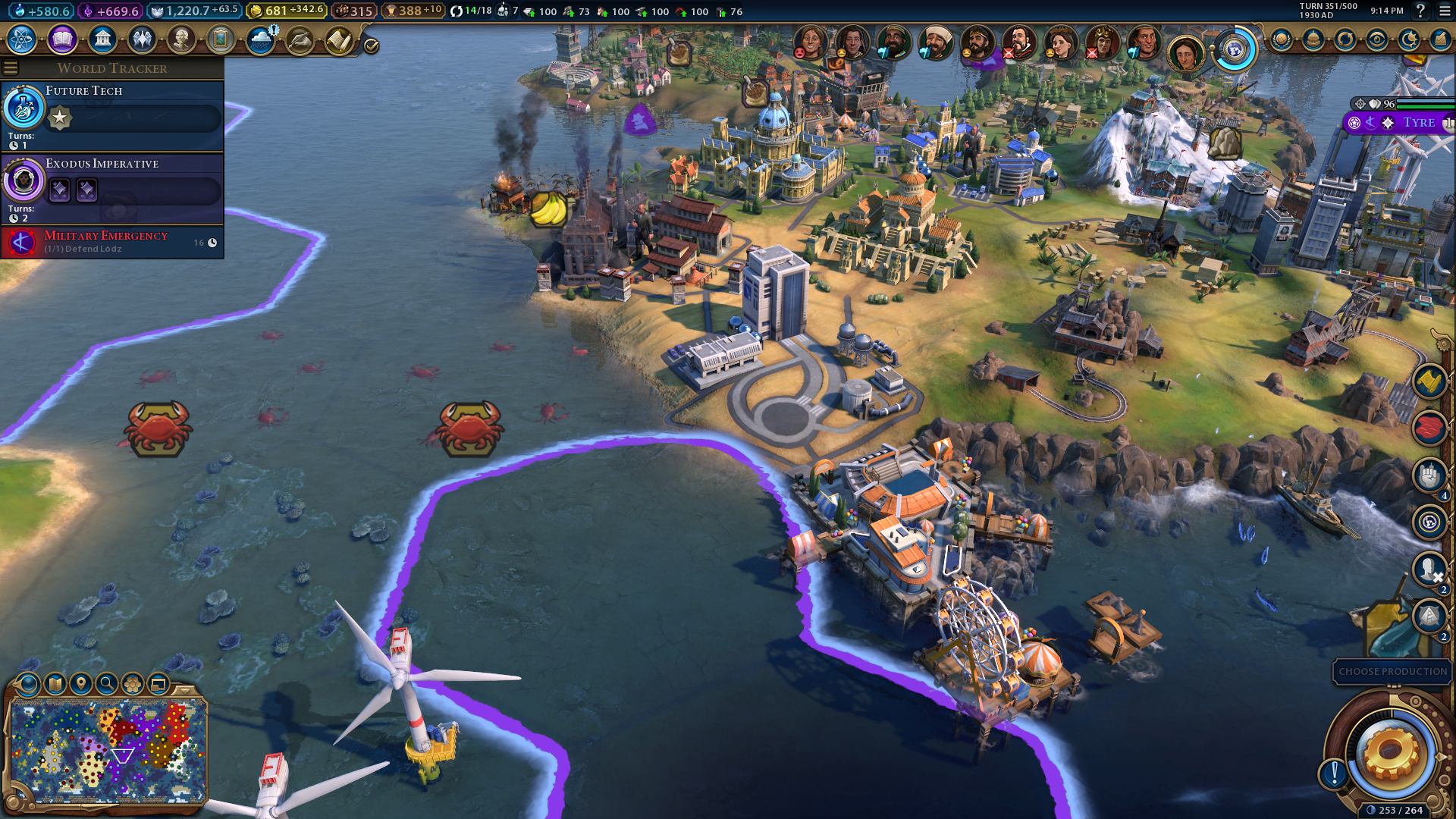Image resolution: width=1456 pixels, height=819 pixels.
Task: Open the World Rankings globe icon
Action: pyautogui.click(x=1282, y=39)
